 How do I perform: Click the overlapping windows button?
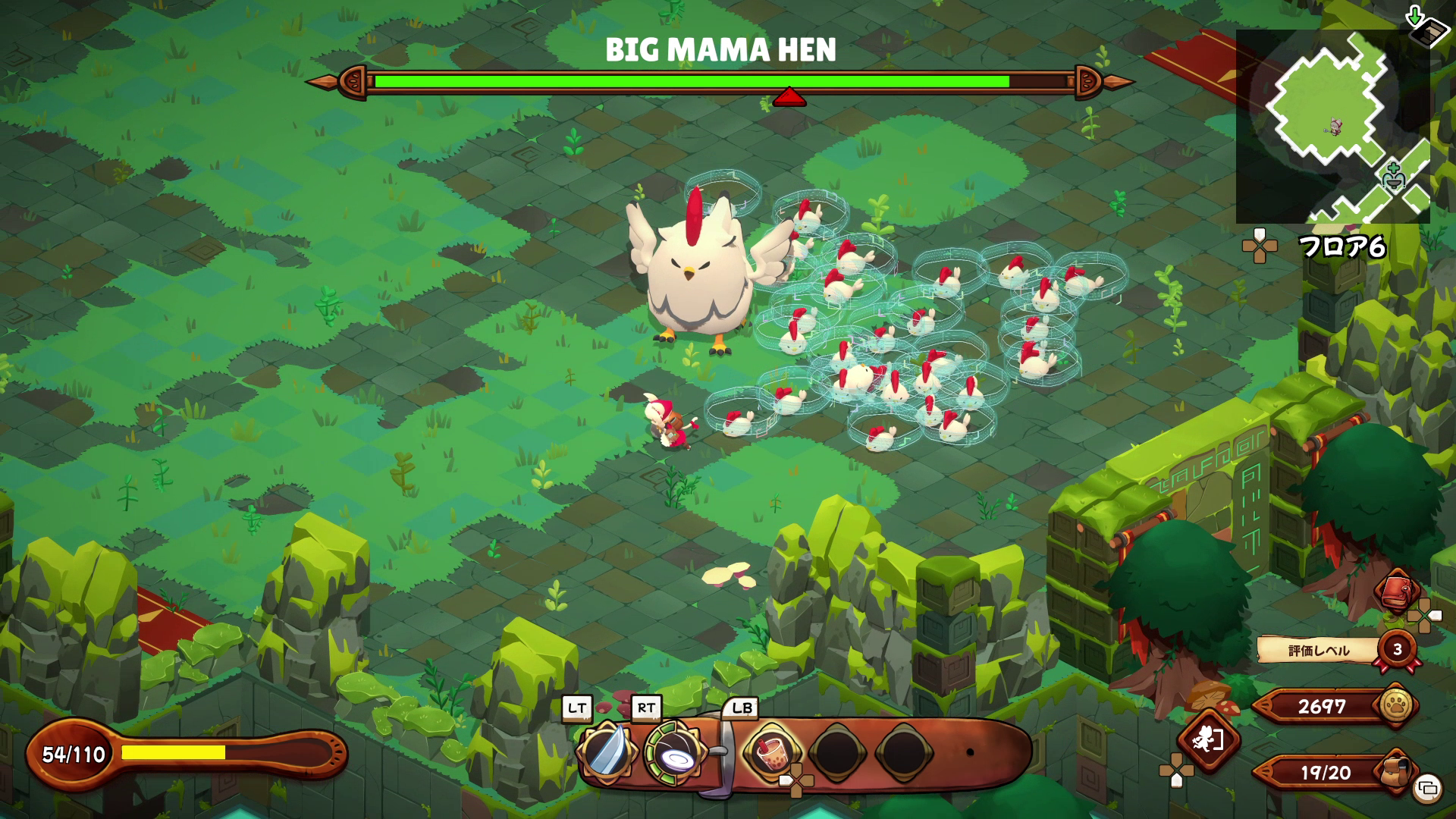(1427, 788)
